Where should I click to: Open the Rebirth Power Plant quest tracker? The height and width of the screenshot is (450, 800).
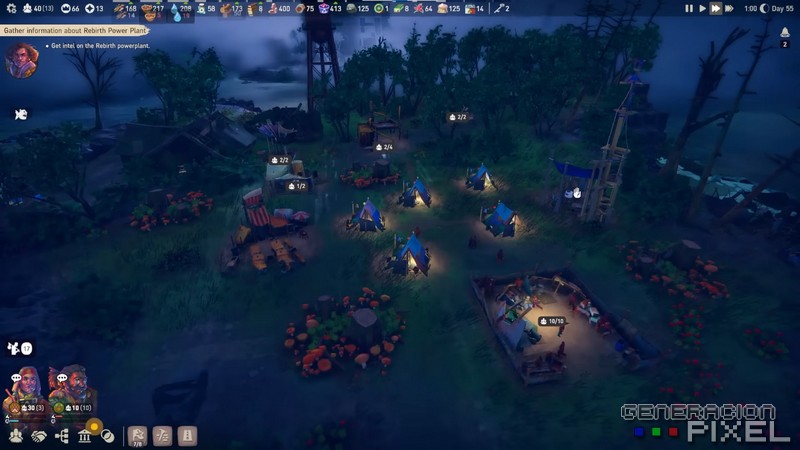(70, 30)
